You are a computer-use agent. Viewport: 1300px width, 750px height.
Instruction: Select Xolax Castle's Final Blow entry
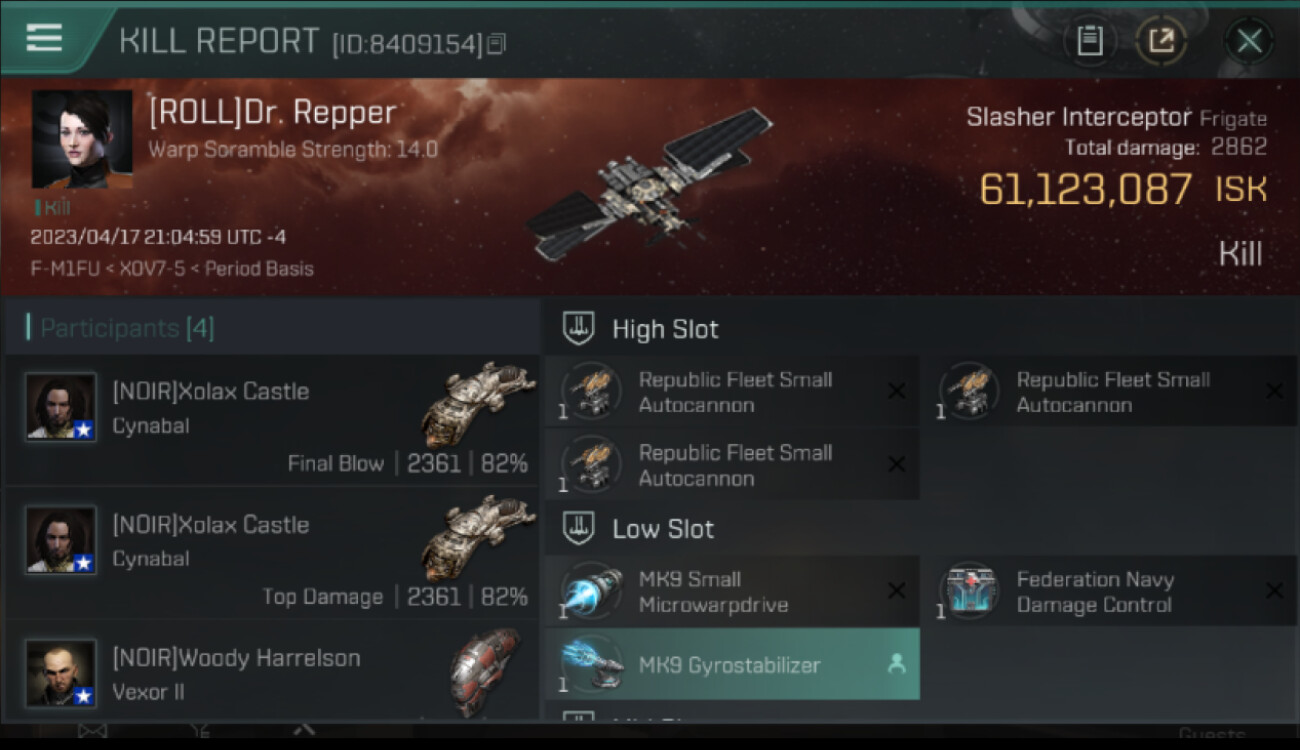tap(272, 420)
